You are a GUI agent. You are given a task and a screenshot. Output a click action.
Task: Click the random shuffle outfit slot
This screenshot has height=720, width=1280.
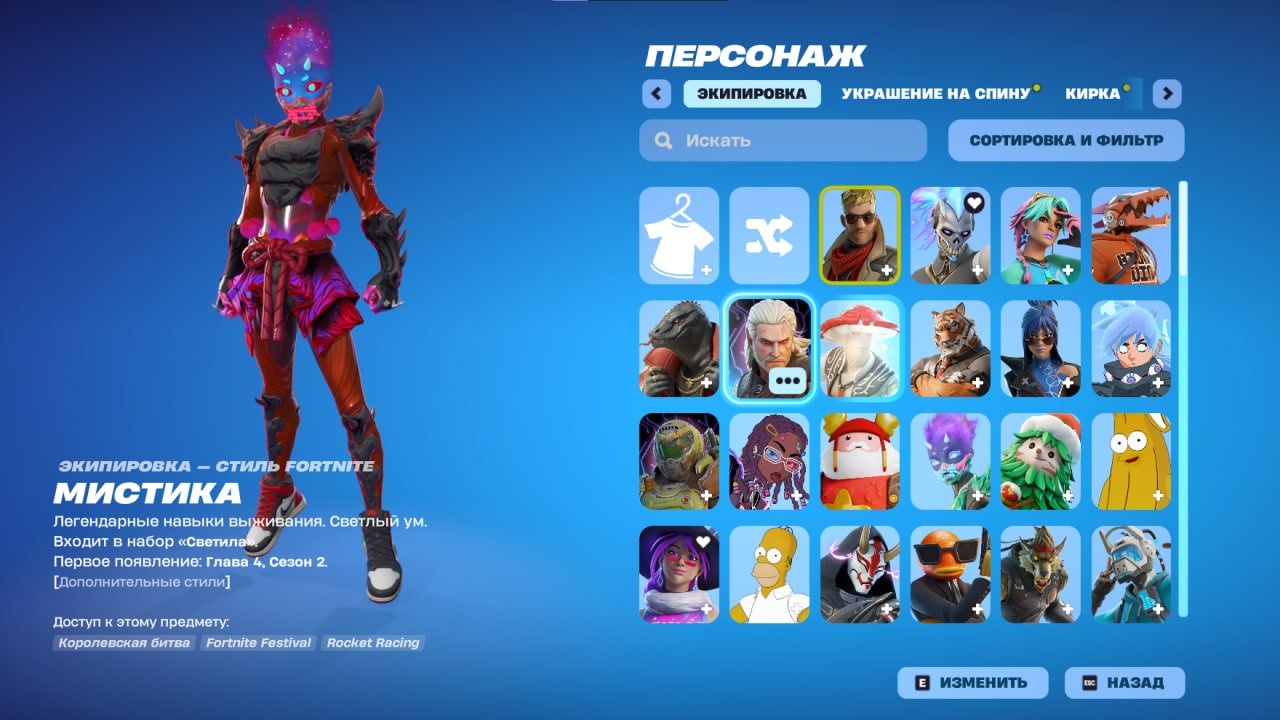click(x=770, y=235)
